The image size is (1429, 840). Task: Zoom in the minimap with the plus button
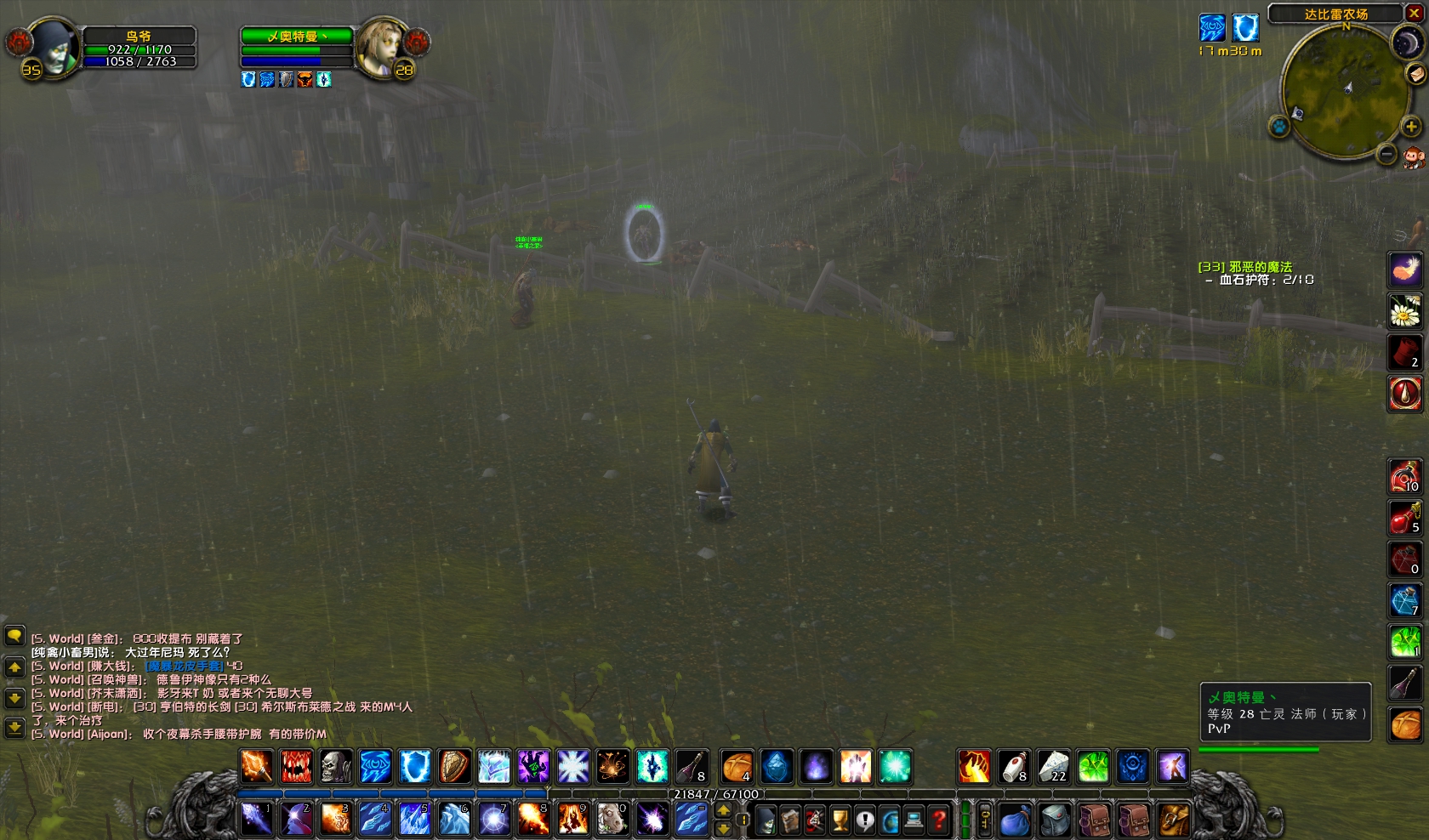pyautogui.click(x=1410, y=127)
